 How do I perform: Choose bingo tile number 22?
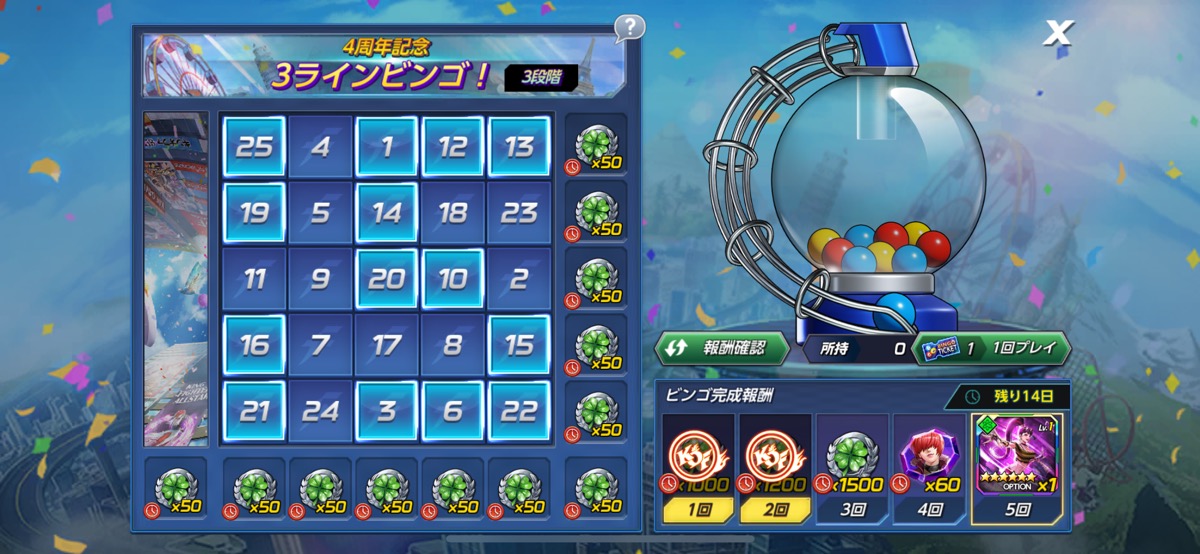click(x=518, y=411)
